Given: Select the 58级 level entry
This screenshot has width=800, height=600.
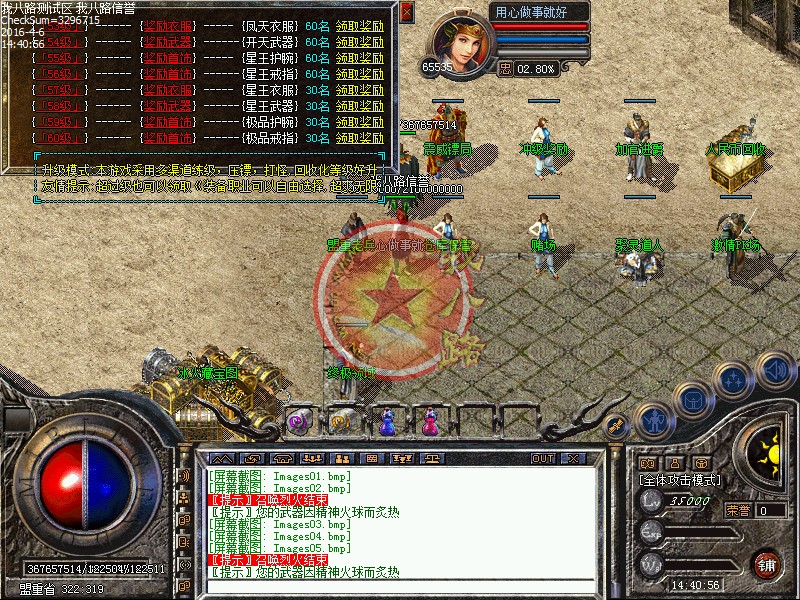Looking at the screenshot, I should pos(60,106).
